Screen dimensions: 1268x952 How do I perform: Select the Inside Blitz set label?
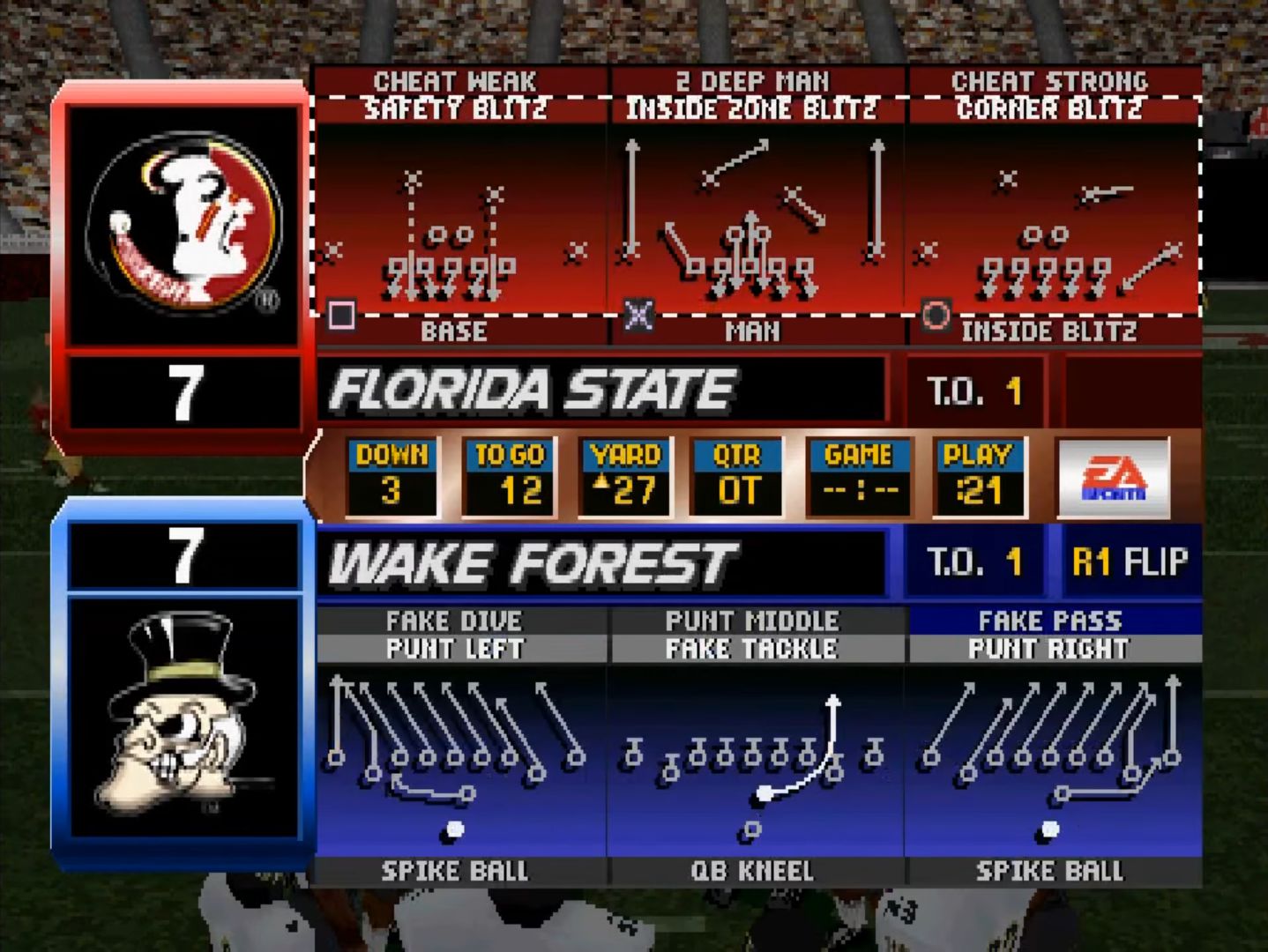[x=1049, y=331]
